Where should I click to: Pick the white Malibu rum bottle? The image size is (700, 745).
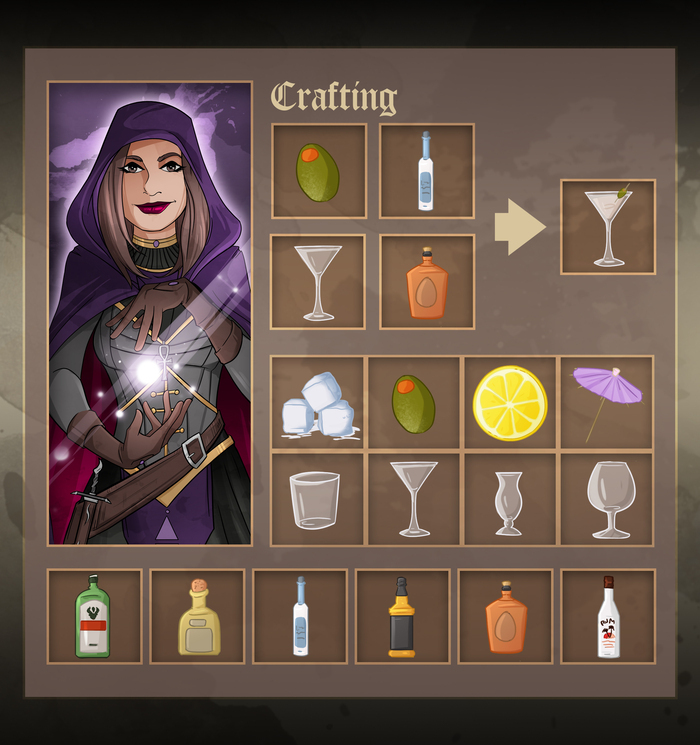[608, 616]
